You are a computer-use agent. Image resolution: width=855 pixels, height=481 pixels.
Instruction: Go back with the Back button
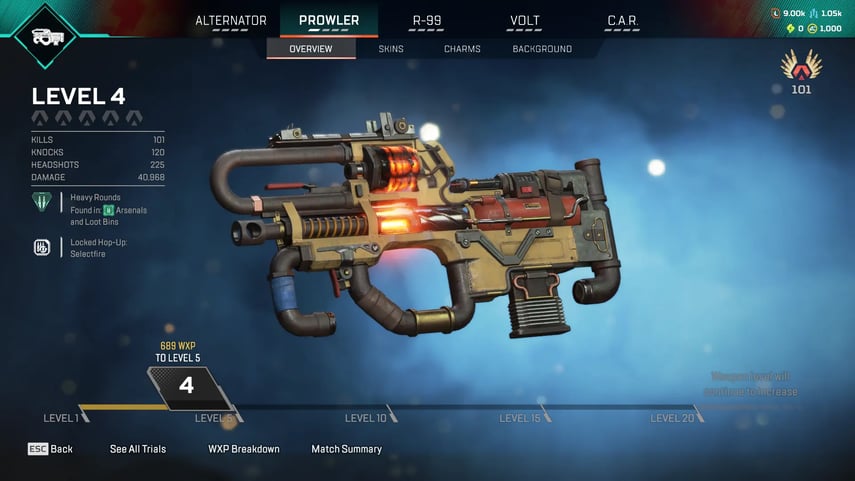[51, 449]
